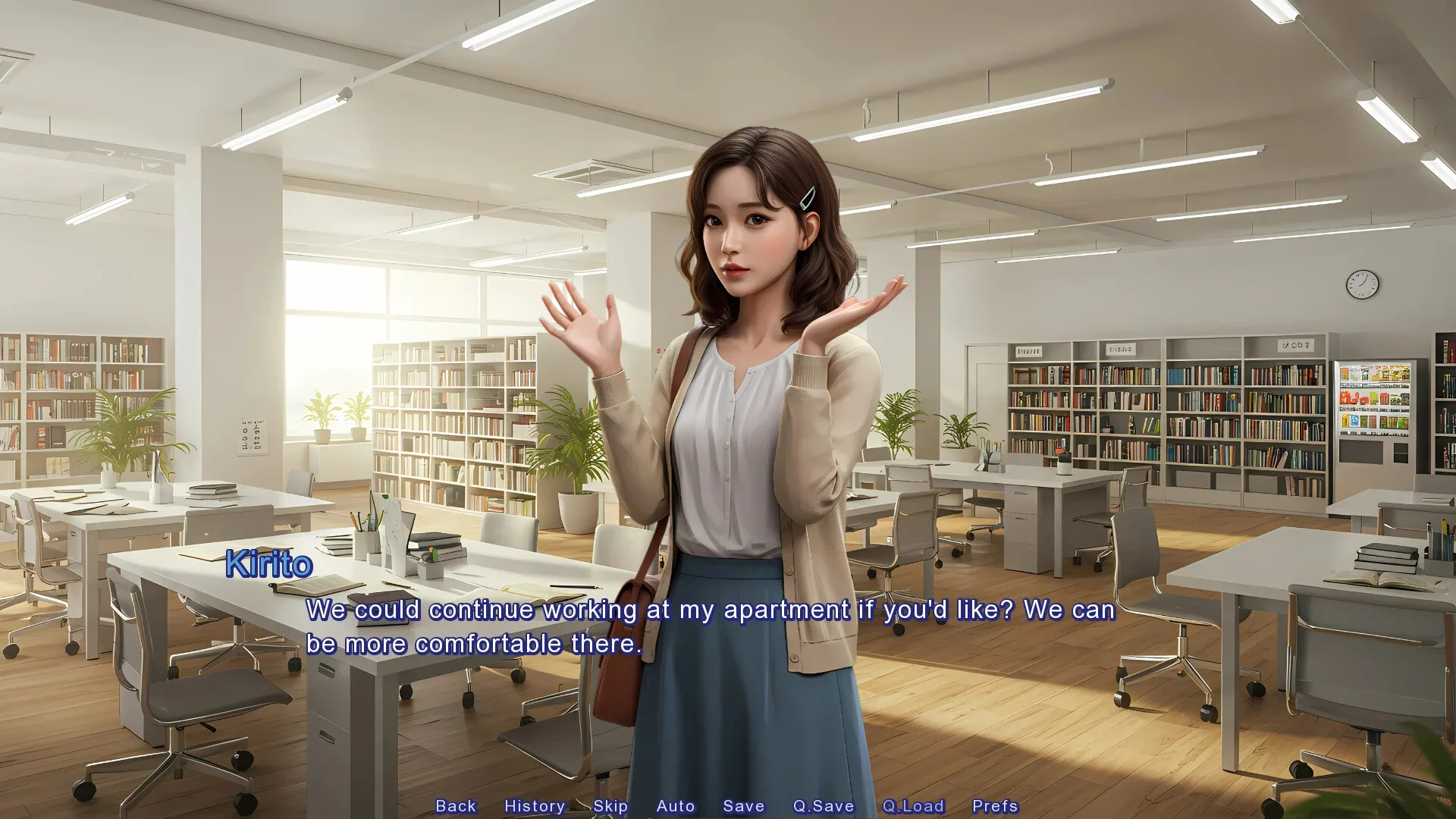Load the last quick save via Q.Load

(914, 806)
